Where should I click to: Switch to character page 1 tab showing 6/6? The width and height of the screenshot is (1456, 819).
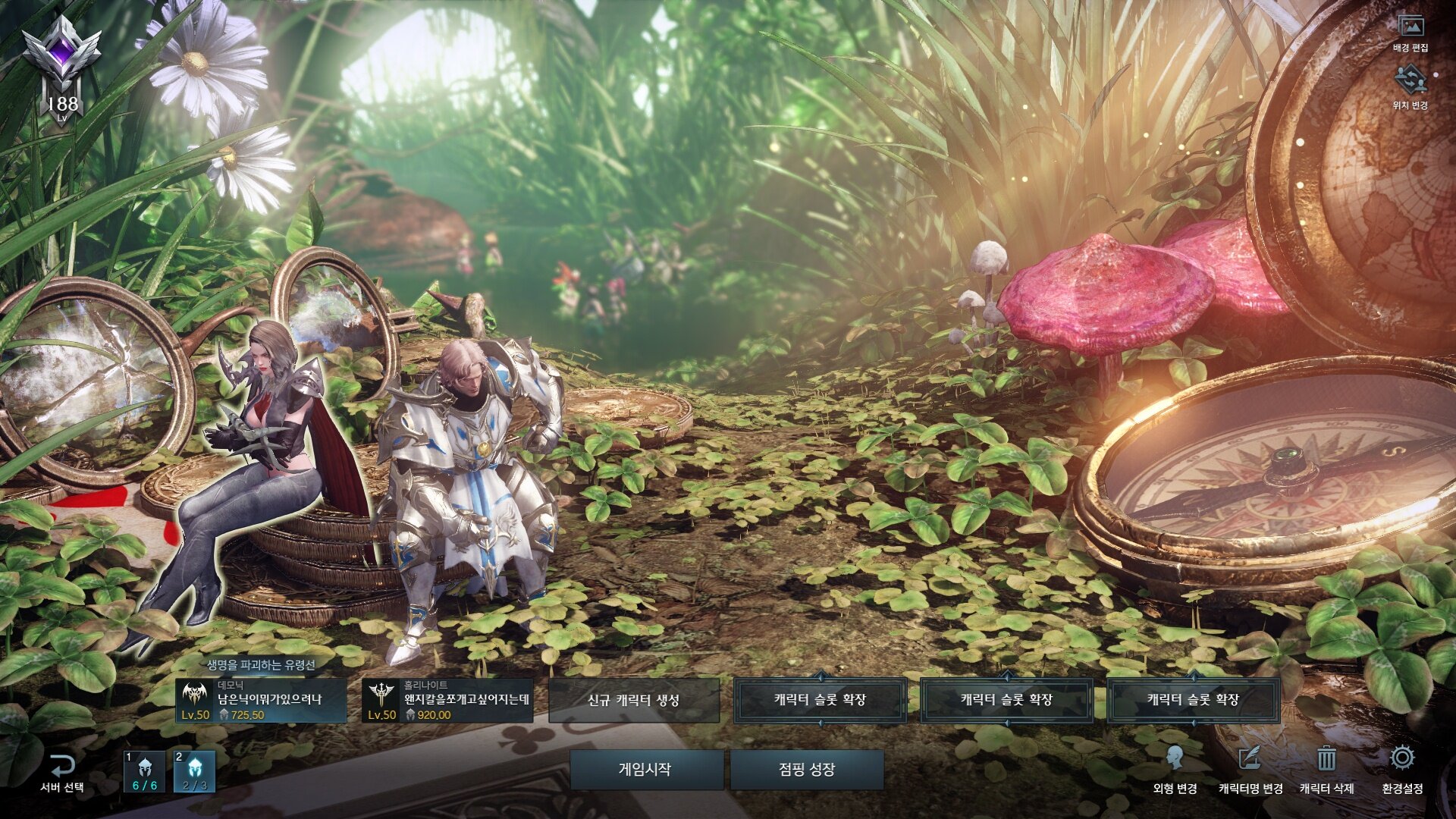pyautogui.click(x=145, y=772)
